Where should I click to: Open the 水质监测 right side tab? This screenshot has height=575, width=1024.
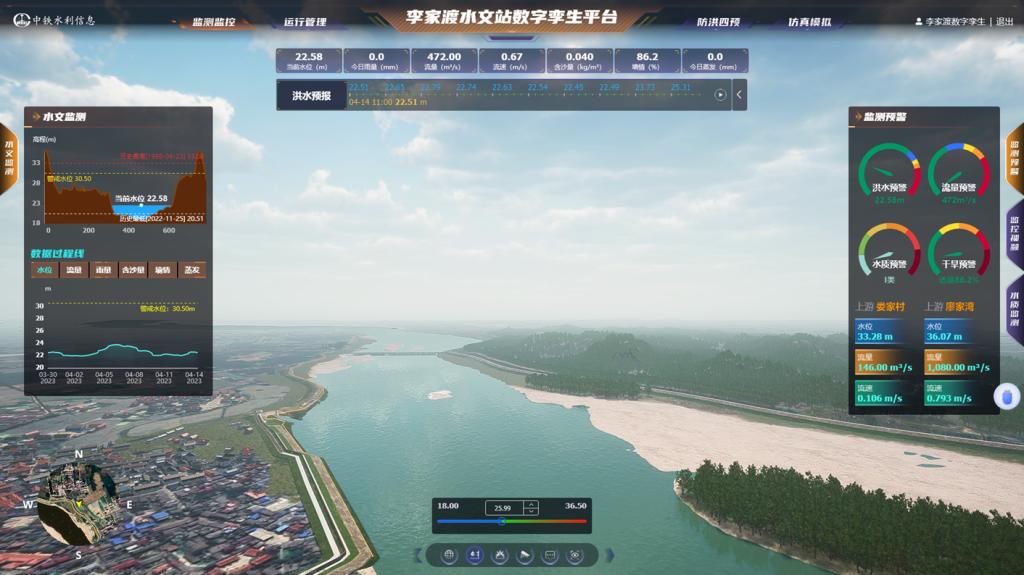[1014, 310]
